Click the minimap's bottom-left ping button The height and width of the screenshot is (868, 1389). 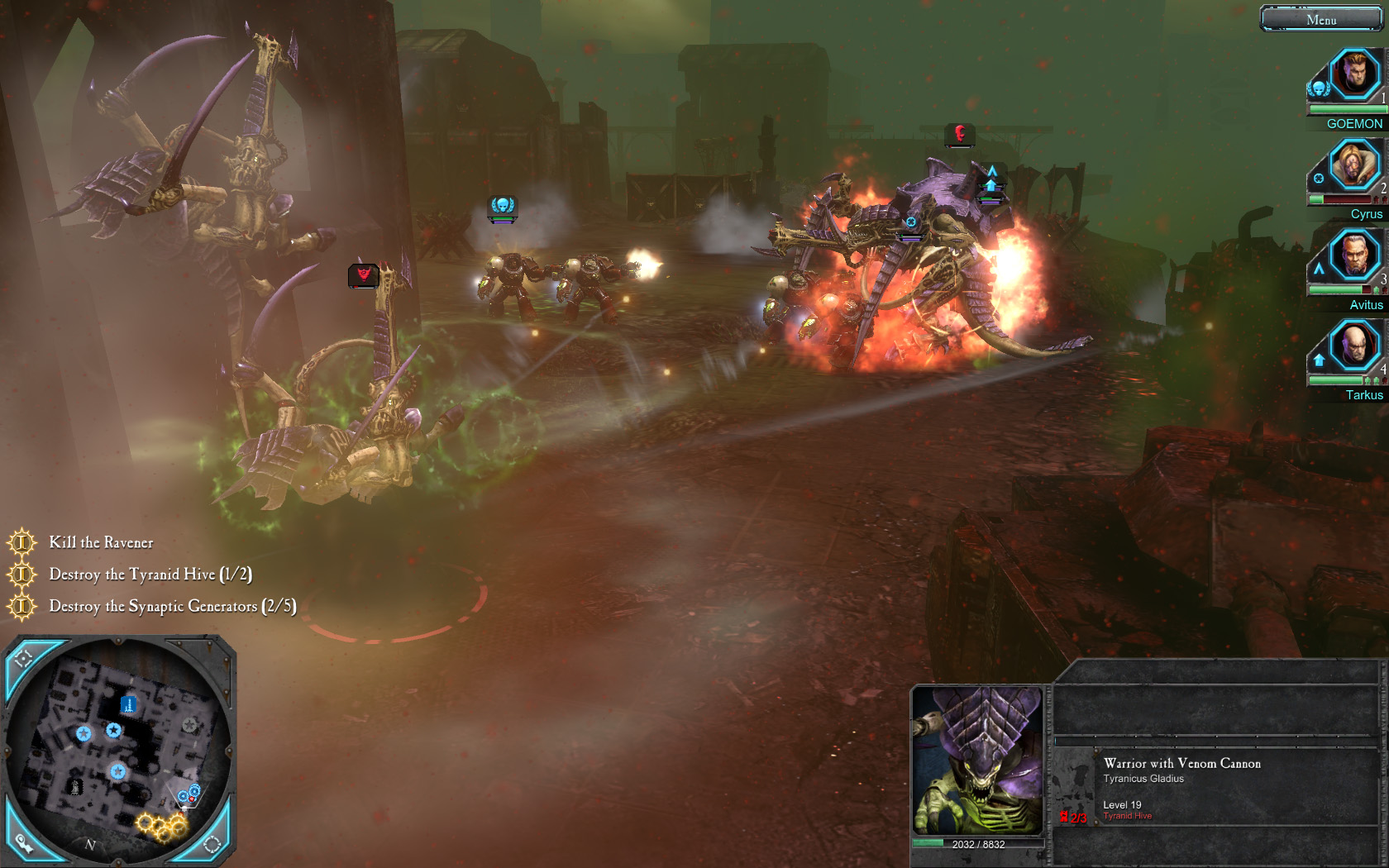23,842
